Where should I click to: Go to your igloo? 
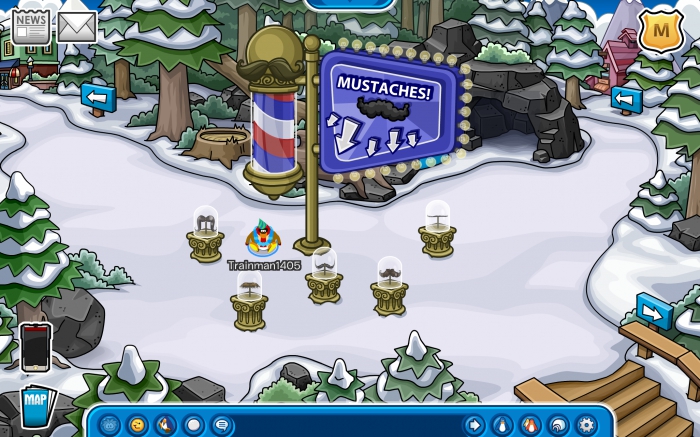coord(558,425)
